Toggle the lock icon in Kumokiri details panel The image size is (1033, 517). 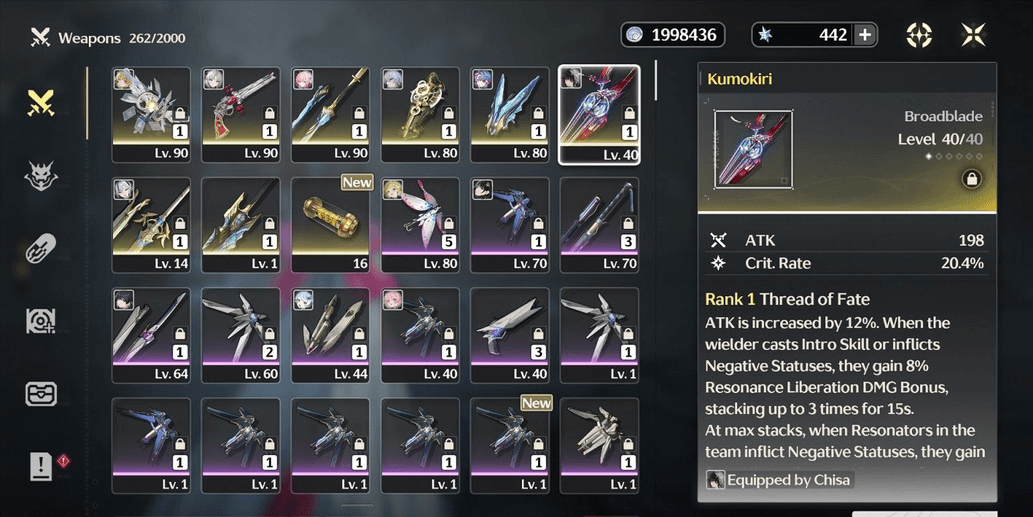969,179
